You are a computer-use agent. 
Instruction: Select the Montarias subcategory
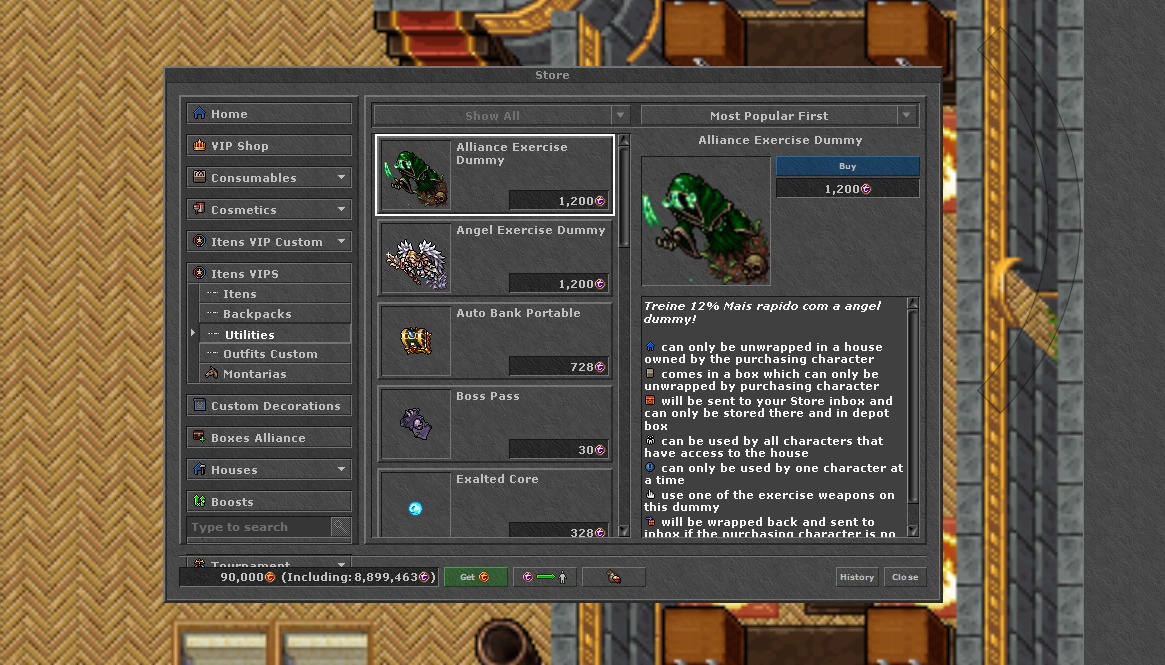pos(275,374)
